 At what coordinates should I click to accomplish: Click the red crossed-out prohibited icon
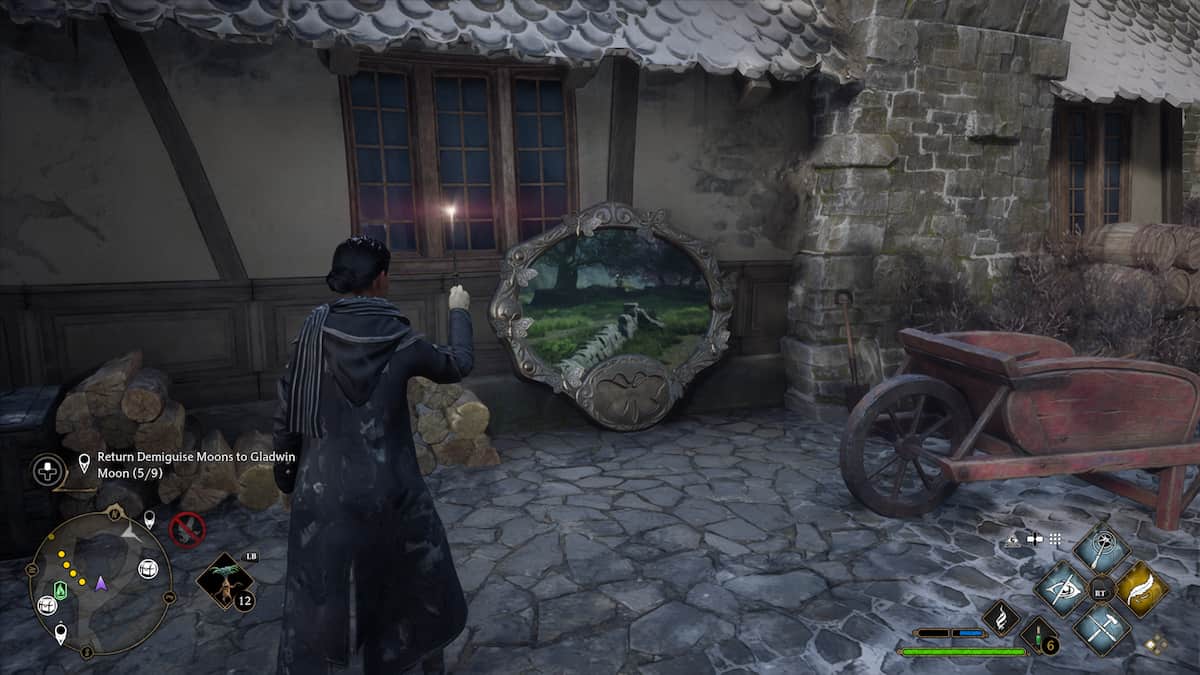(187, 529)
